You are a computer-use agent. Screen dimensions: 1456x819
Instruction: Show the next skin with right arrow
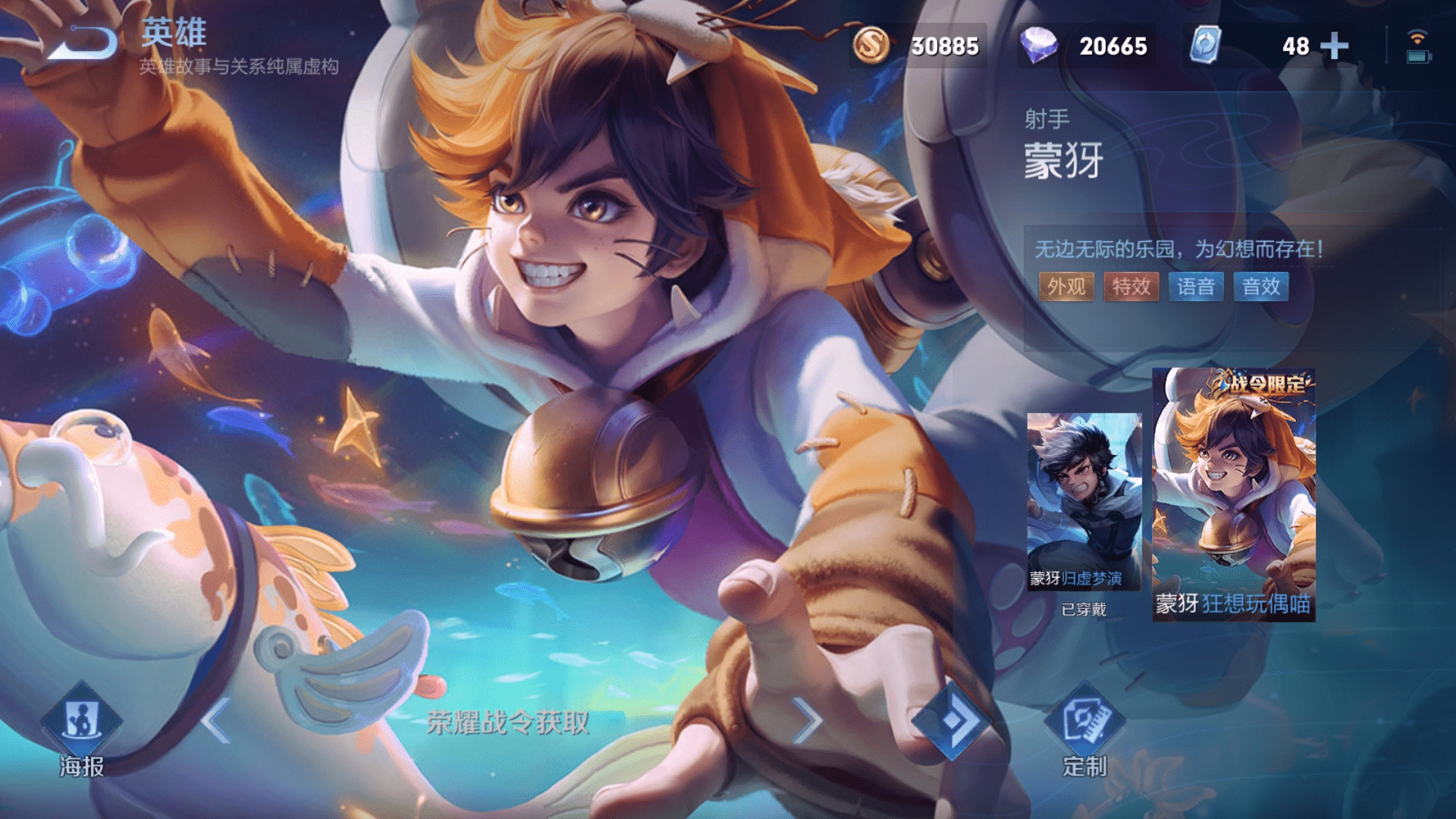(807, 720)
